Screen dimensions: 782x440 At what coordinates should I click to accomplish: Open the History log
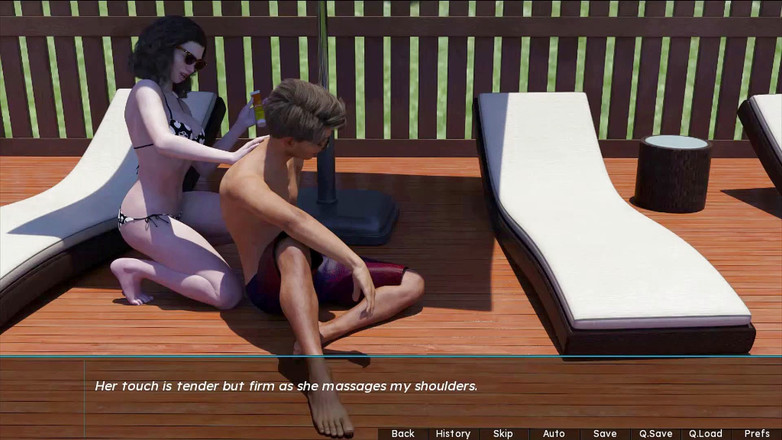pos(453,433)
